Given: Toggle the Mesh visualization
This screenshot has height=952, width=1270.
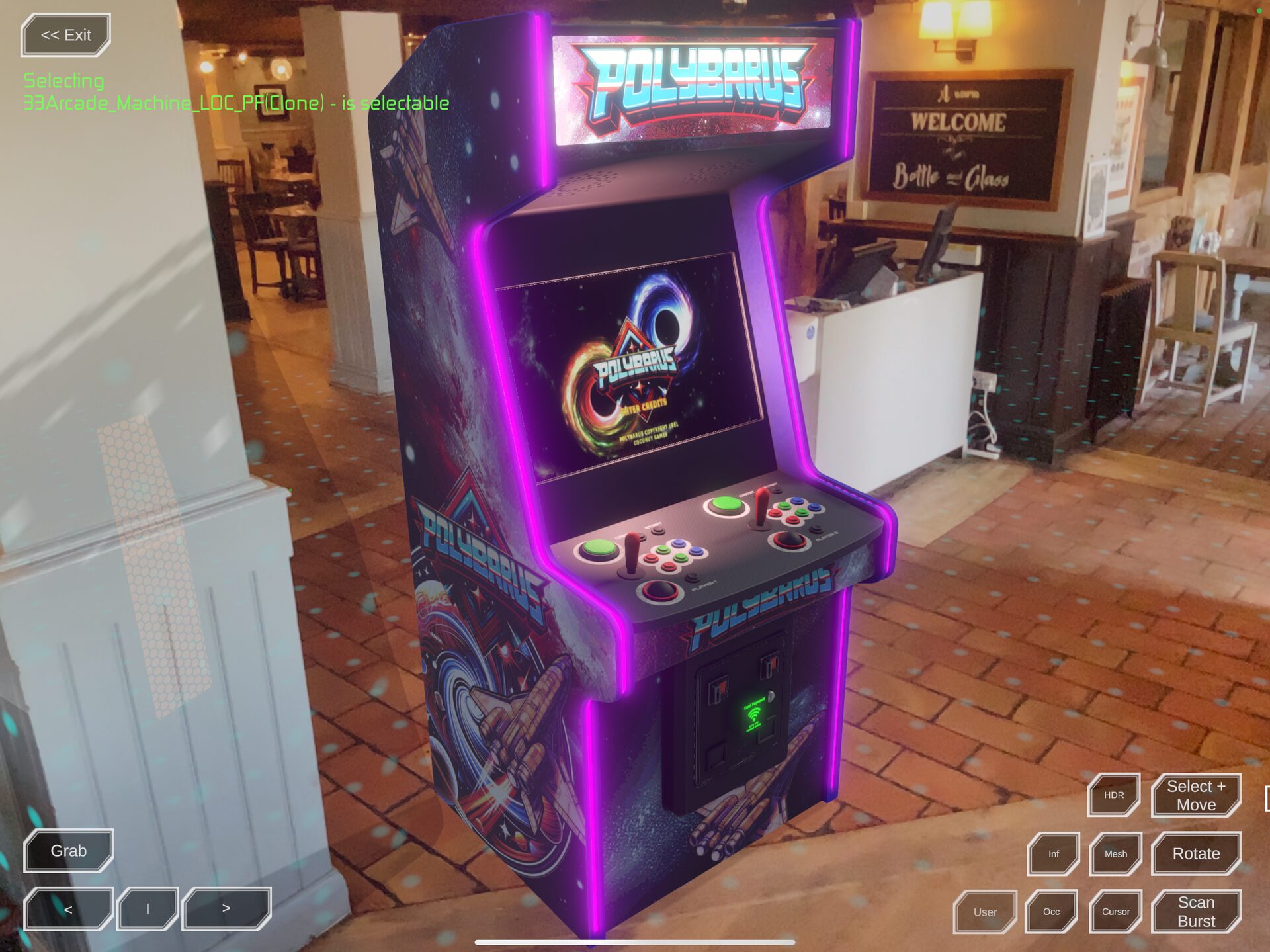Looking at the screenshot, I should [x=1116, y=853].
